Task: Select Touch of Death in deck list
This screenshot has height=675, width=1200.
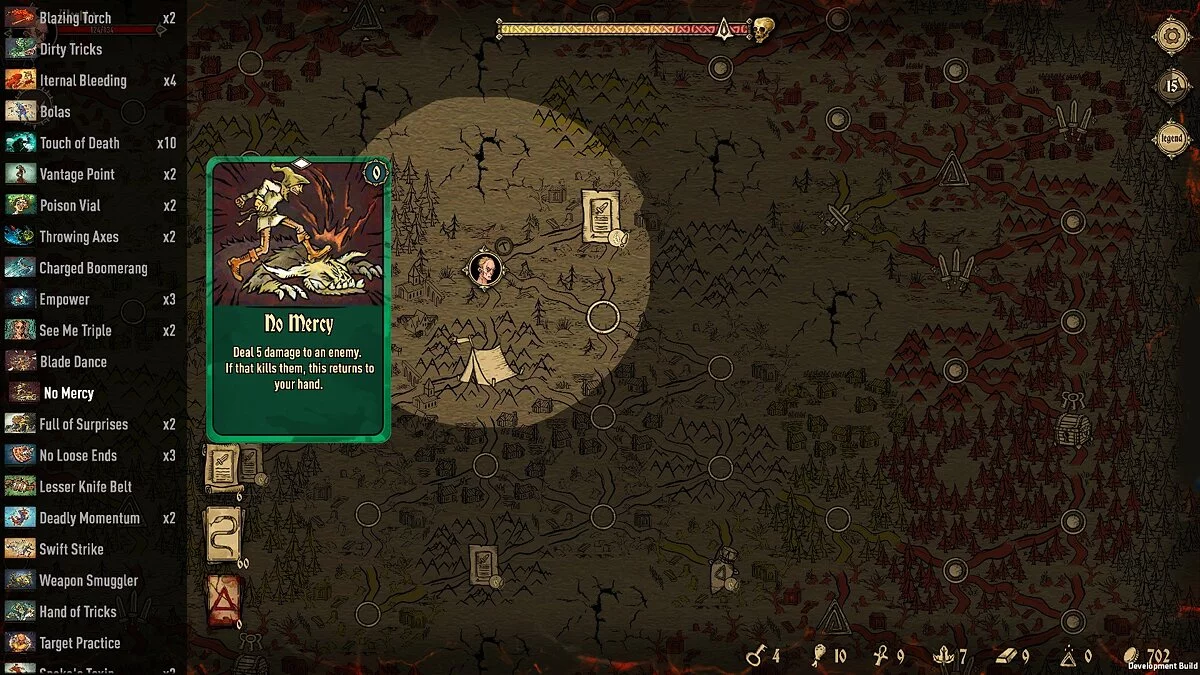Action: coord(80,143)
